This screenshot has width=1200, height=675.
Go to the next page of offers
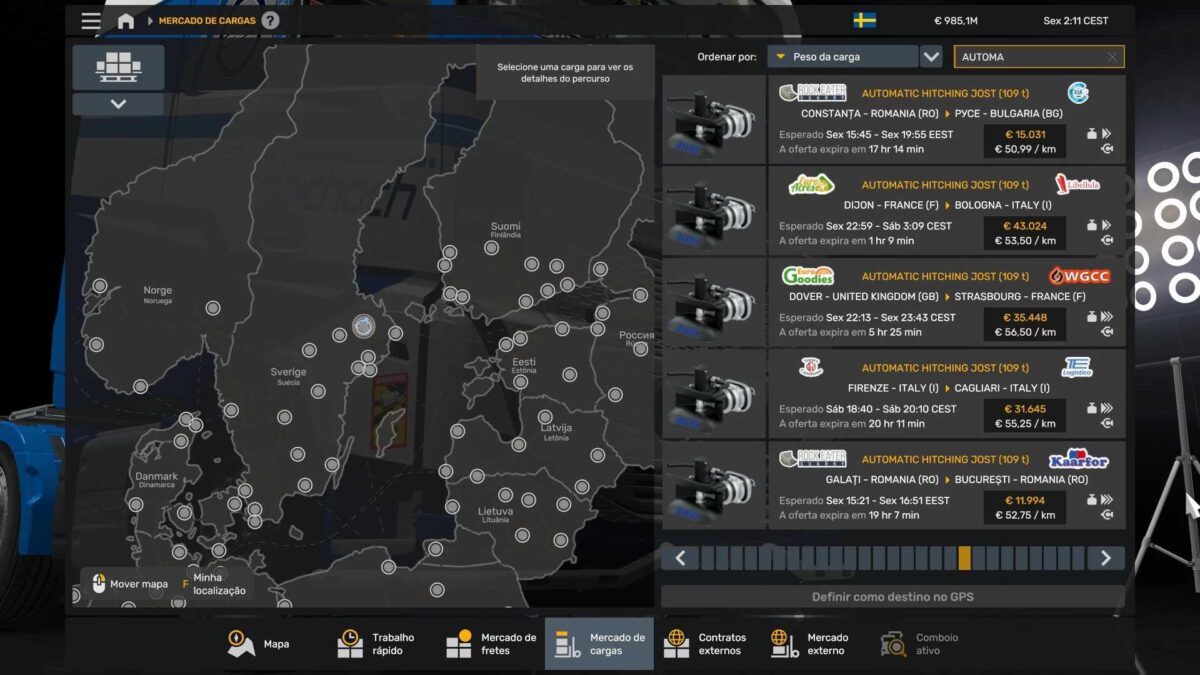[1105, 558]
